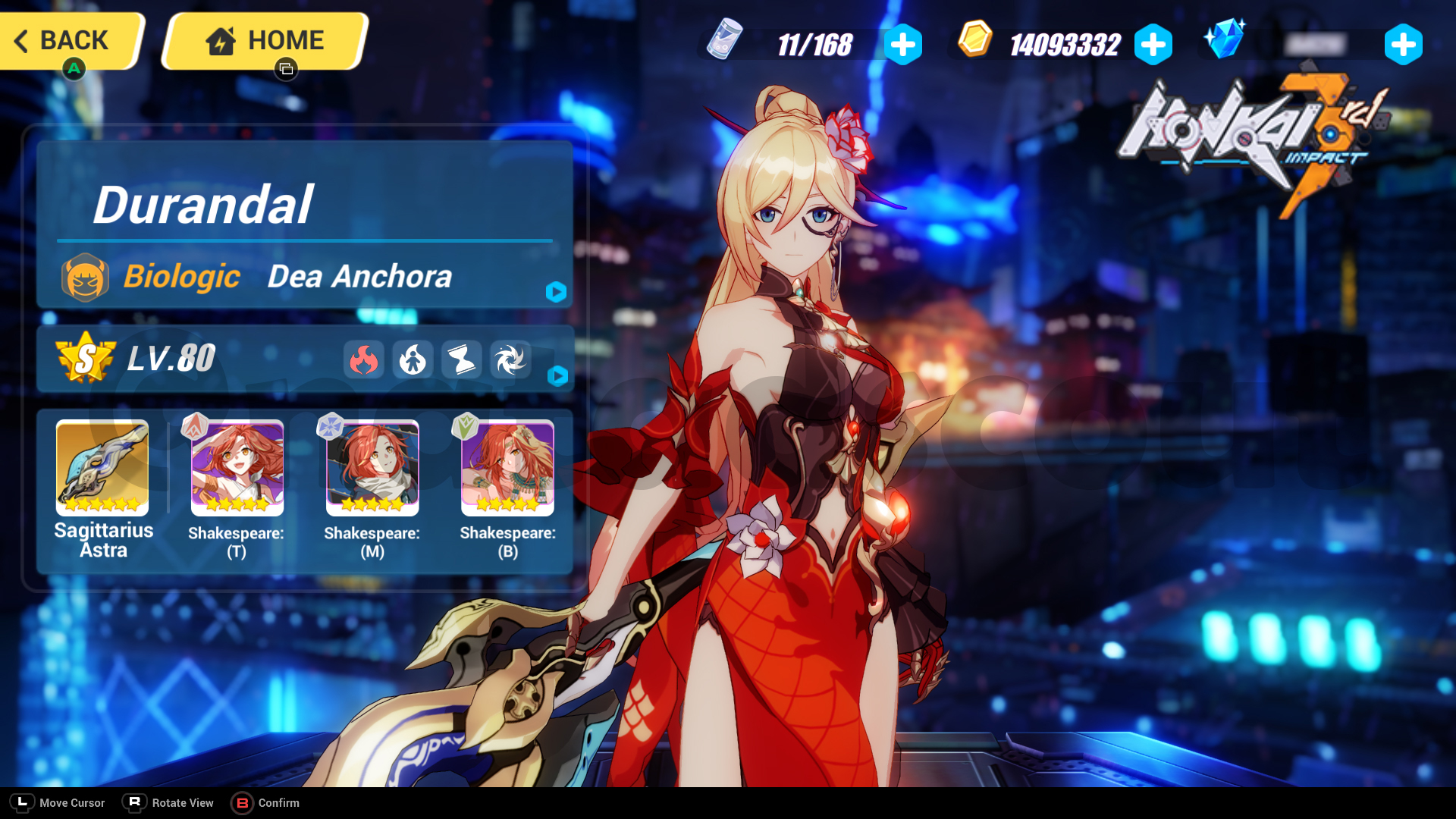Select the Shakespeare (T) stigmata
The width and height of the screenshot is (1456, 819).
pos(237,468)
